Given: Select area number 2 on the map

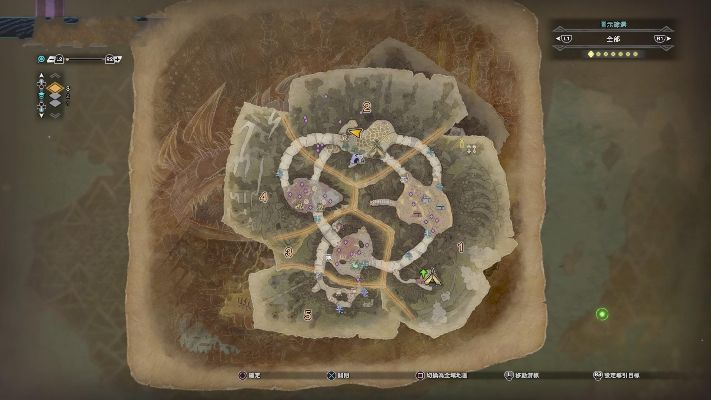Looking at the screenshot, I should [x=367, y=106].
